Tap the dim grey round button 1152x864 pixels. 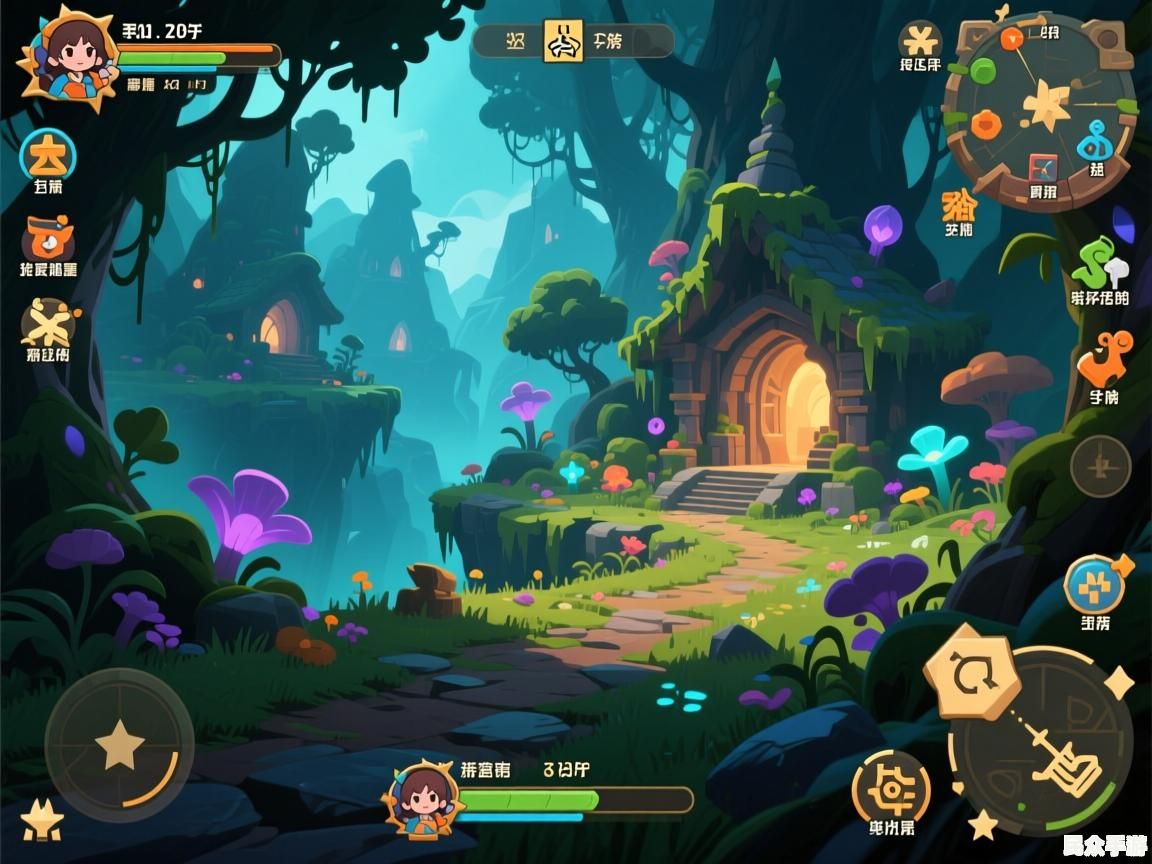(1100, 466)
